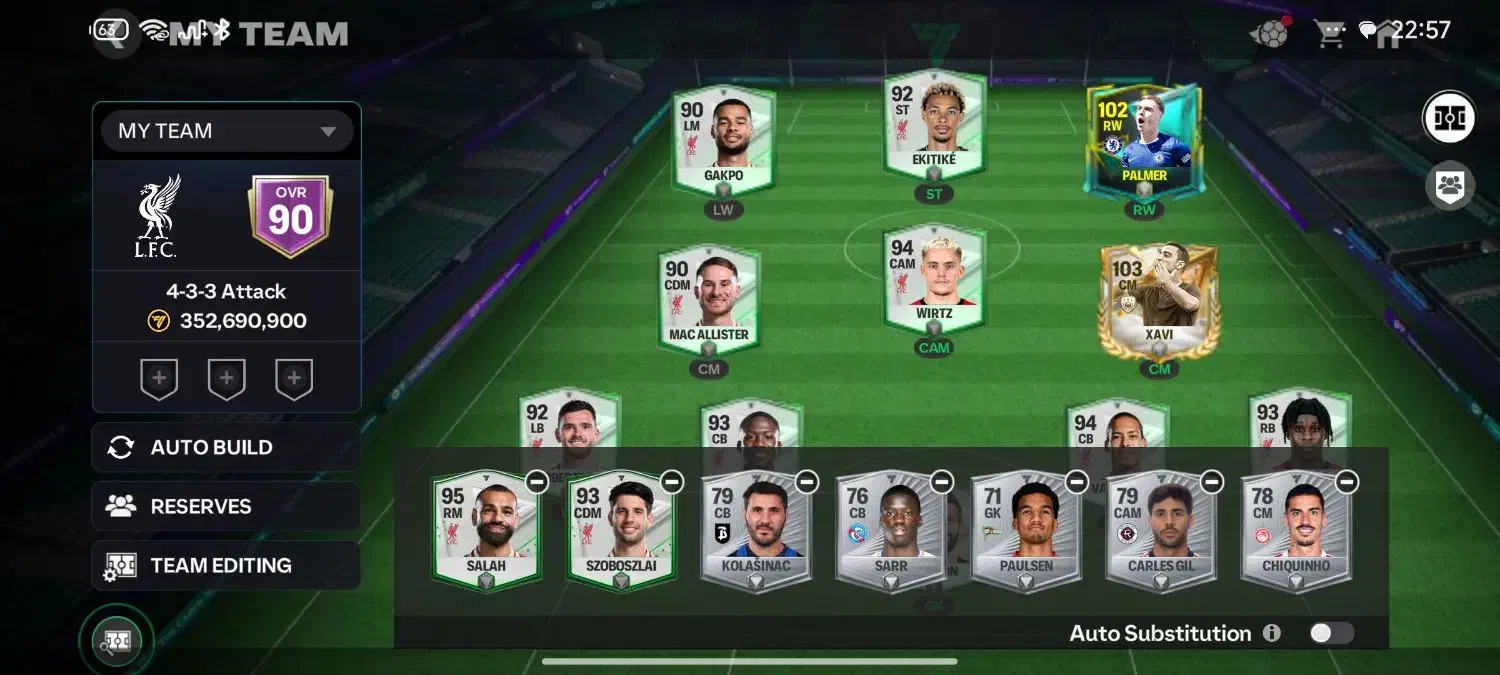Open the RESERVES list
Screen dimensions: 1500x675
(x=226, y=506)
